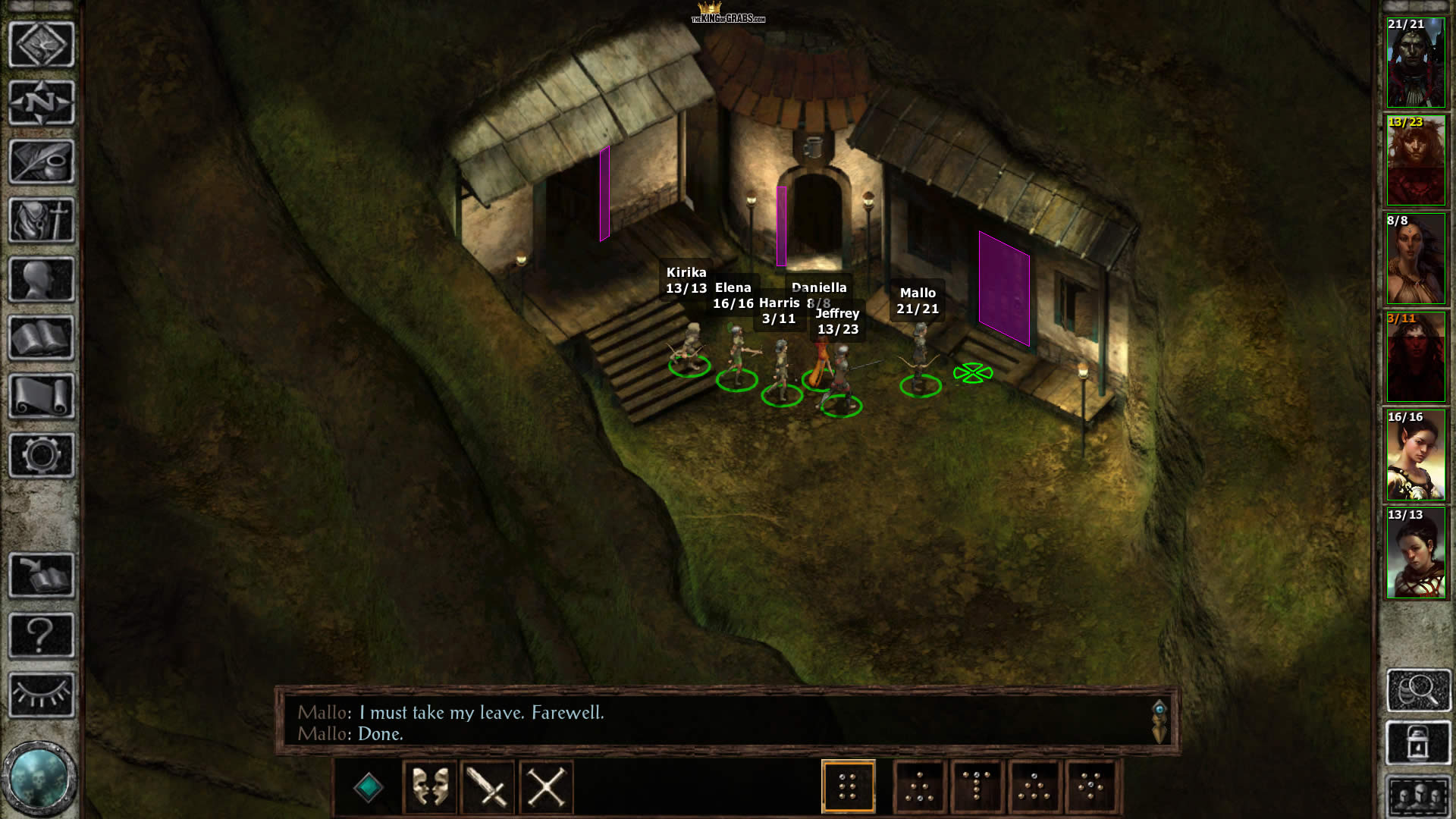The height and width of the screenshot is (819, 1456).
Task: Open the inventory screen
Action: pos(42,221)
